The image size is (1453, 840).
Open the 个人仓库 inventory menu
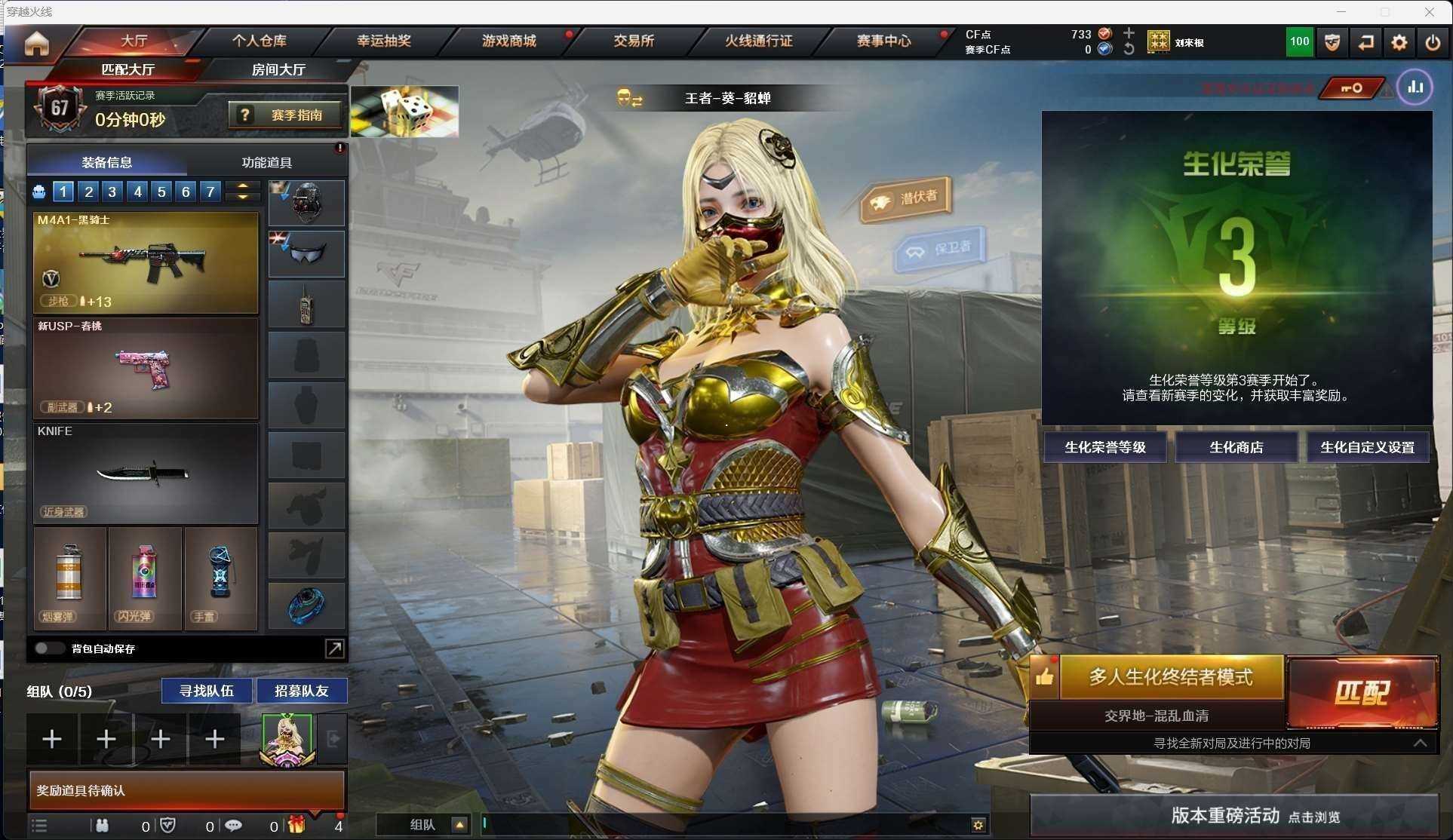click(x=259, y=41)
